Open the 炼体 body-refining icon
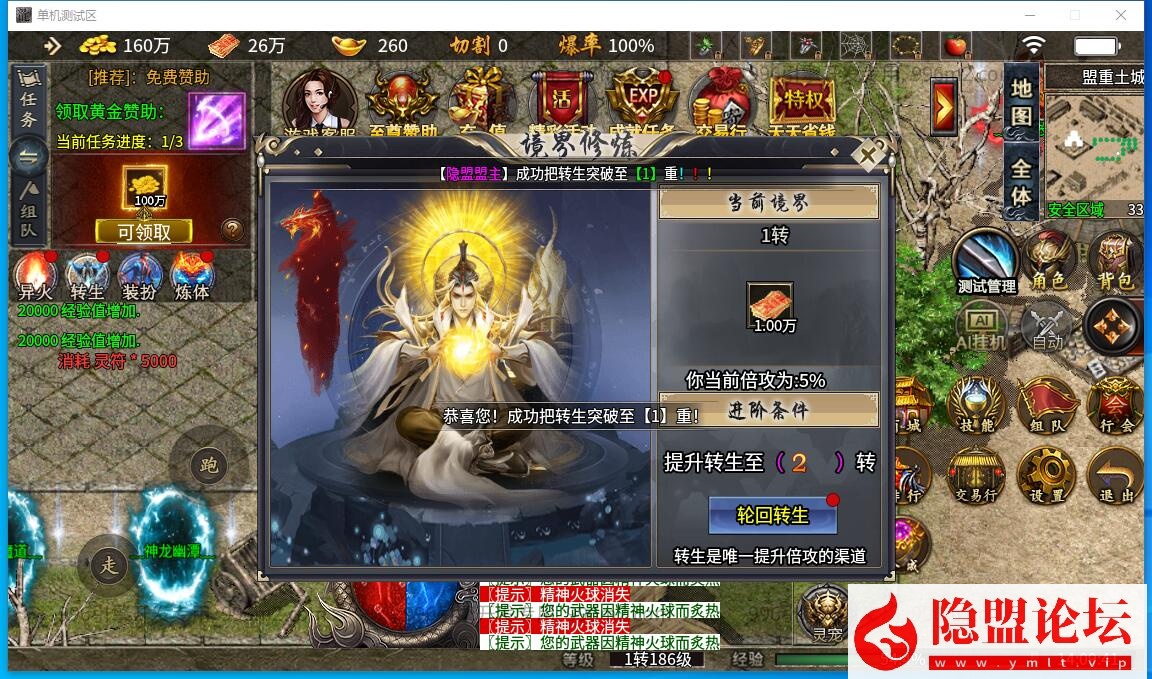The height and width of the screenshot is (679, 1152). click(191, 275)
